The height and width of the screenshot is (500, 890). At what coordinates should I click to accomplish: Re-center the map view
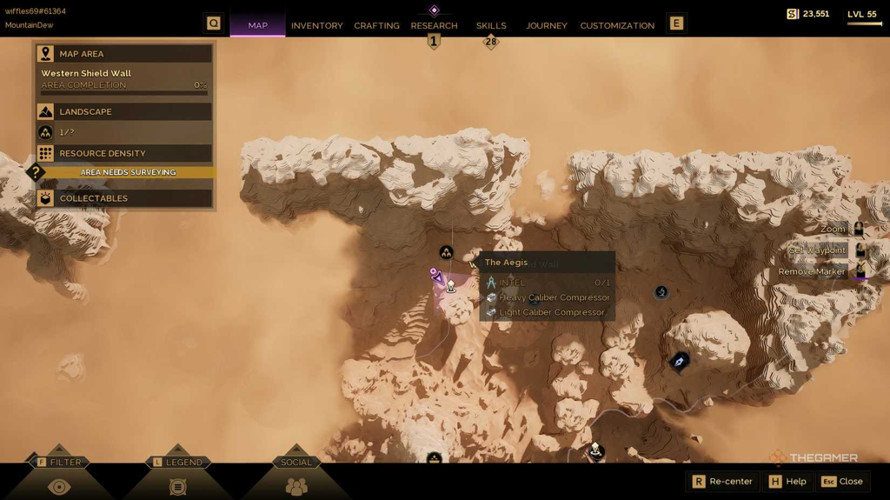[x=722, y=481]
